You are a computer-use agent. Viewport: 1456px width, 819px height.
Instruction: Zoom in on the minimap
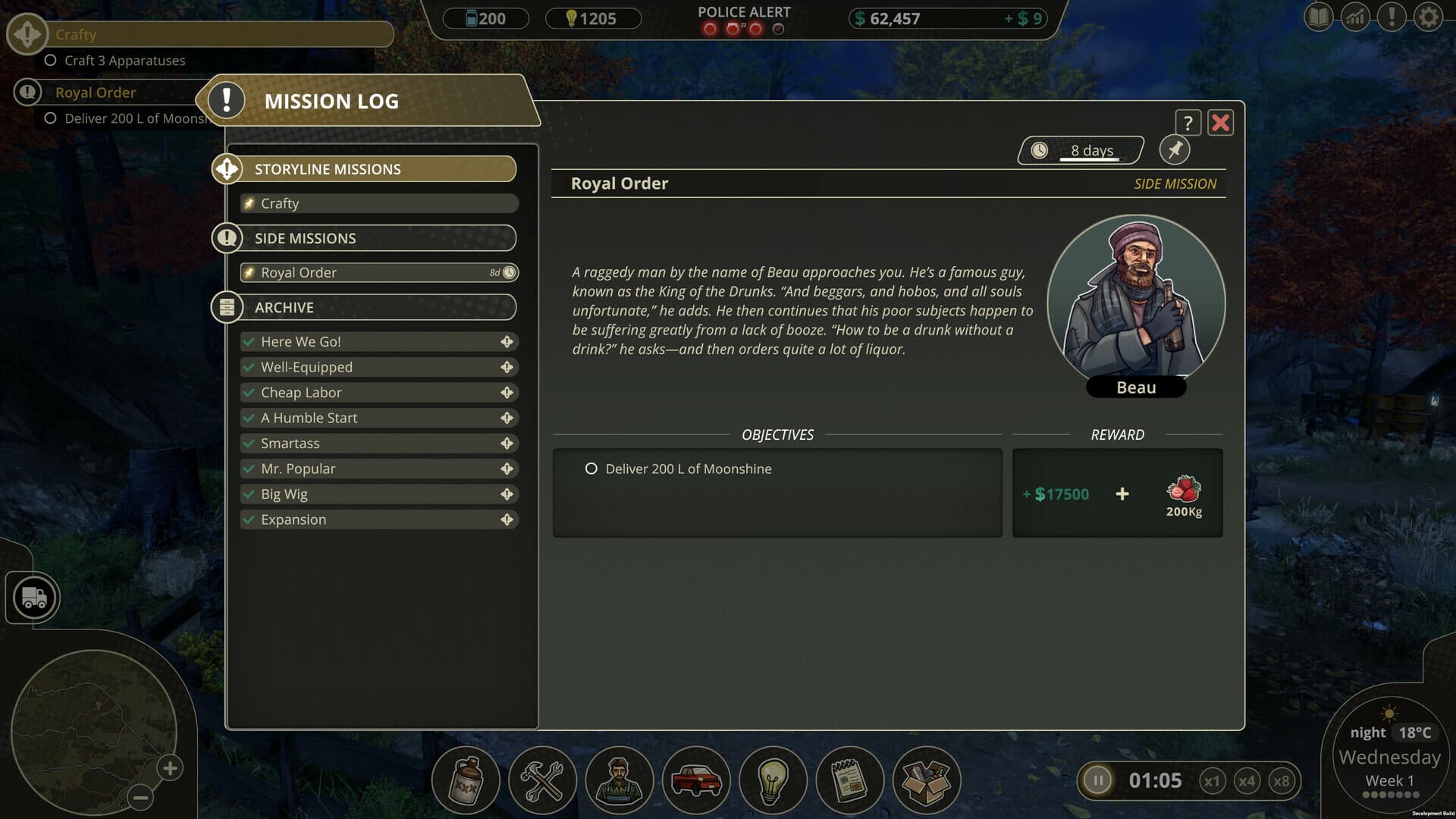pos(168,768)
